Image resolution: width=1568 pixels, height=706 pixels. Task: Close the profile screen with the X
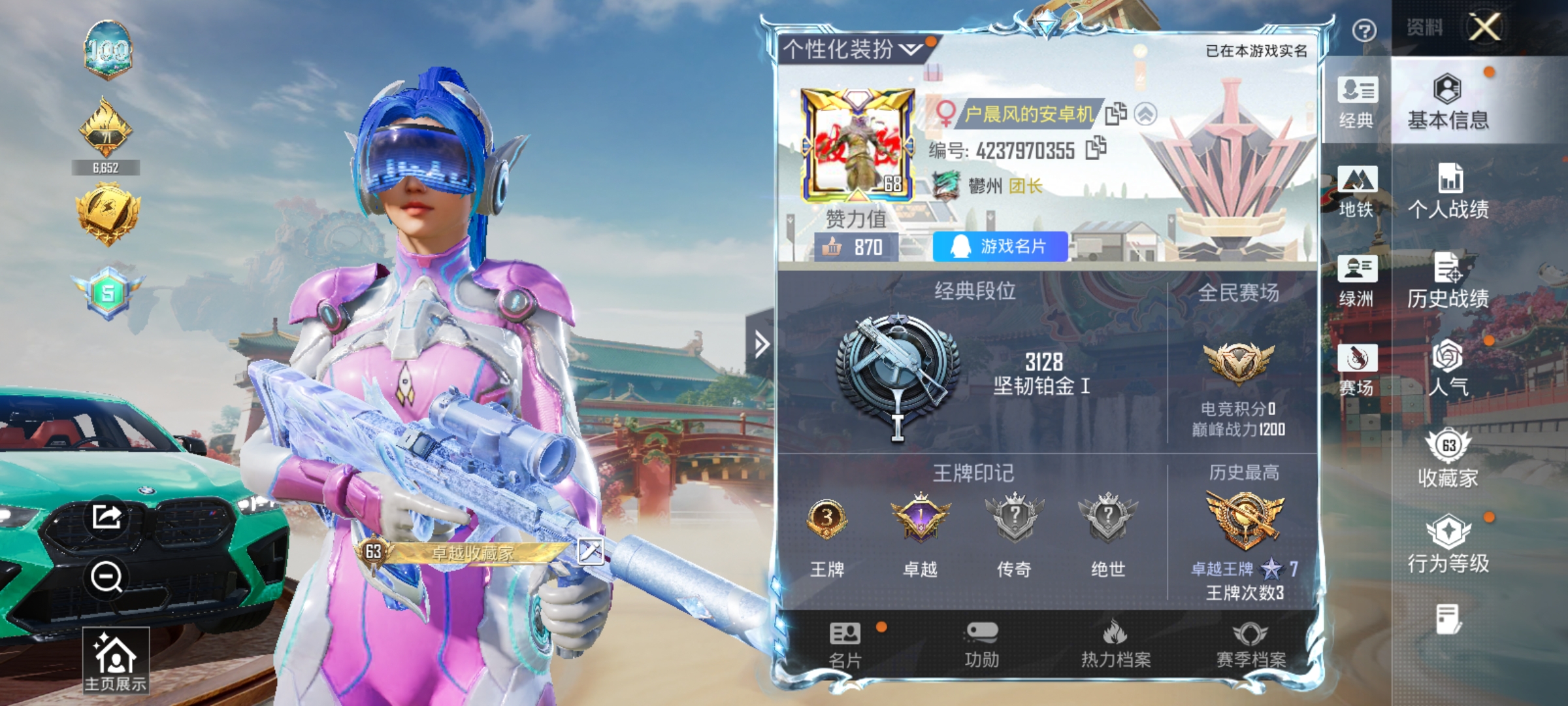tap(1484, 27)
